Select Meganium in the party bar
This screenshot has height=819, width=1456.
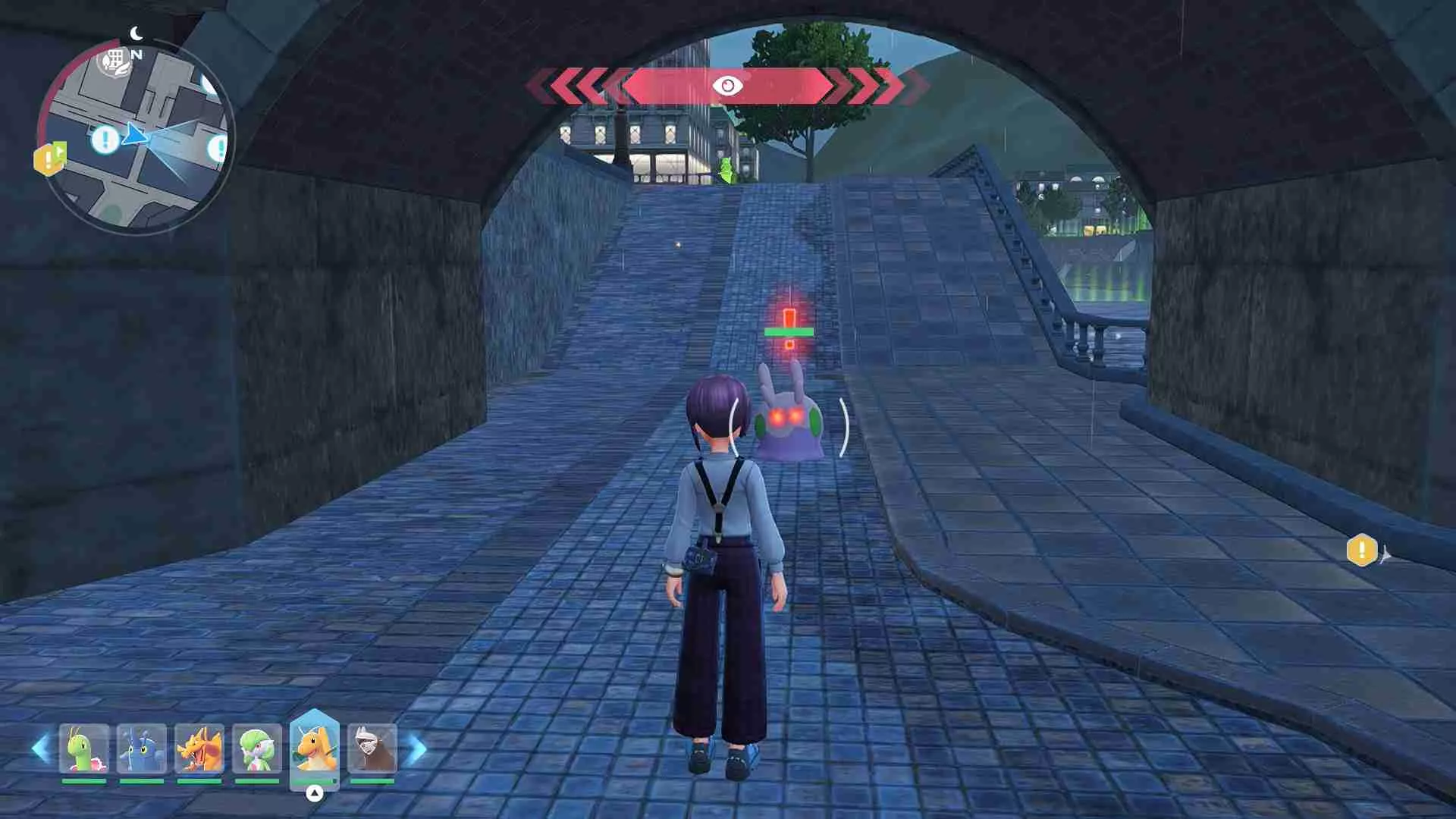tap(83, 749)
